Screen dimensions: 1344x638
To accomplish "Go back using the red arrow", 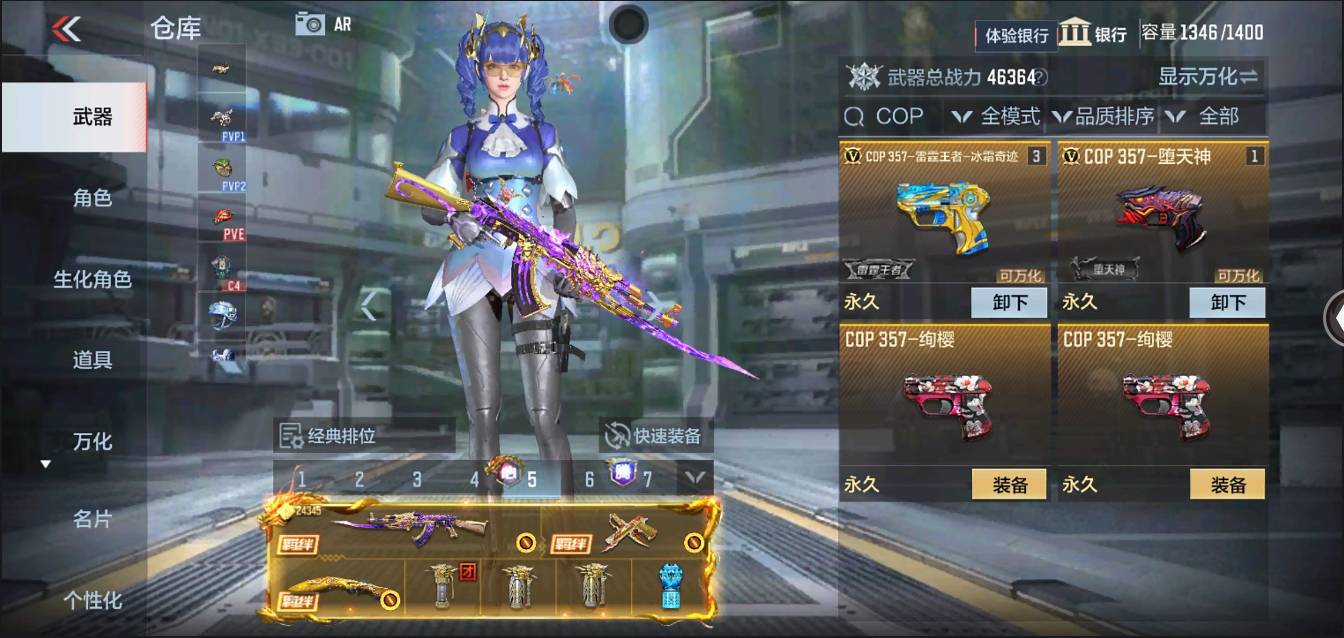I will coord(67,29).
